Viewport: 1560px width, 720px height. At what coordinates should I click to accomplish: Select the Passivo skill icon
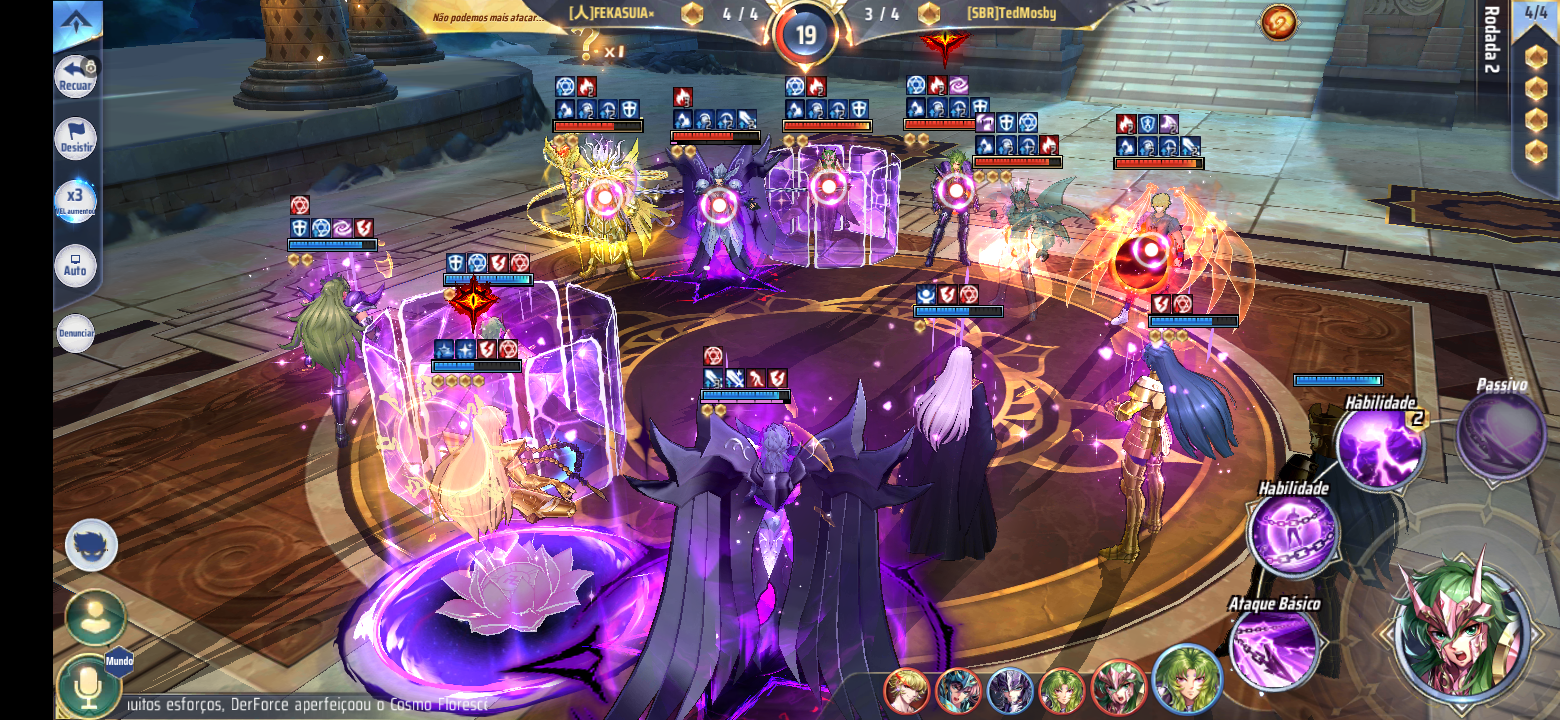pyautogui.click(x=1501, y=435)
